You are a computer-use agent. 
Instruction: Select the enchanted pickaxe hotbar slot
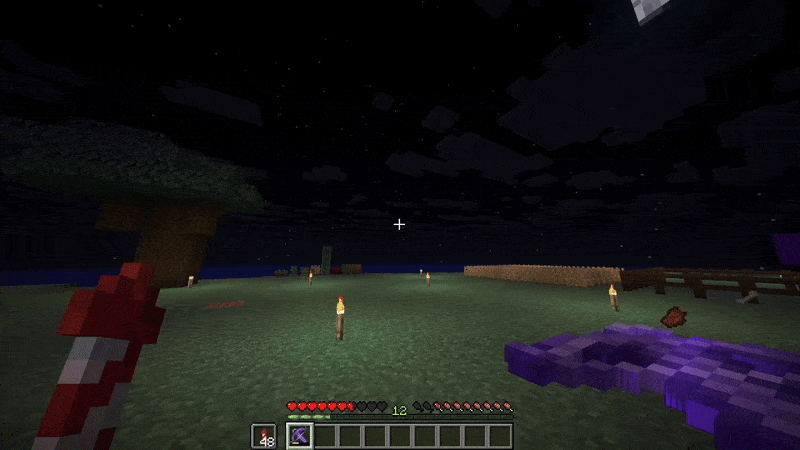pos(299,436)
